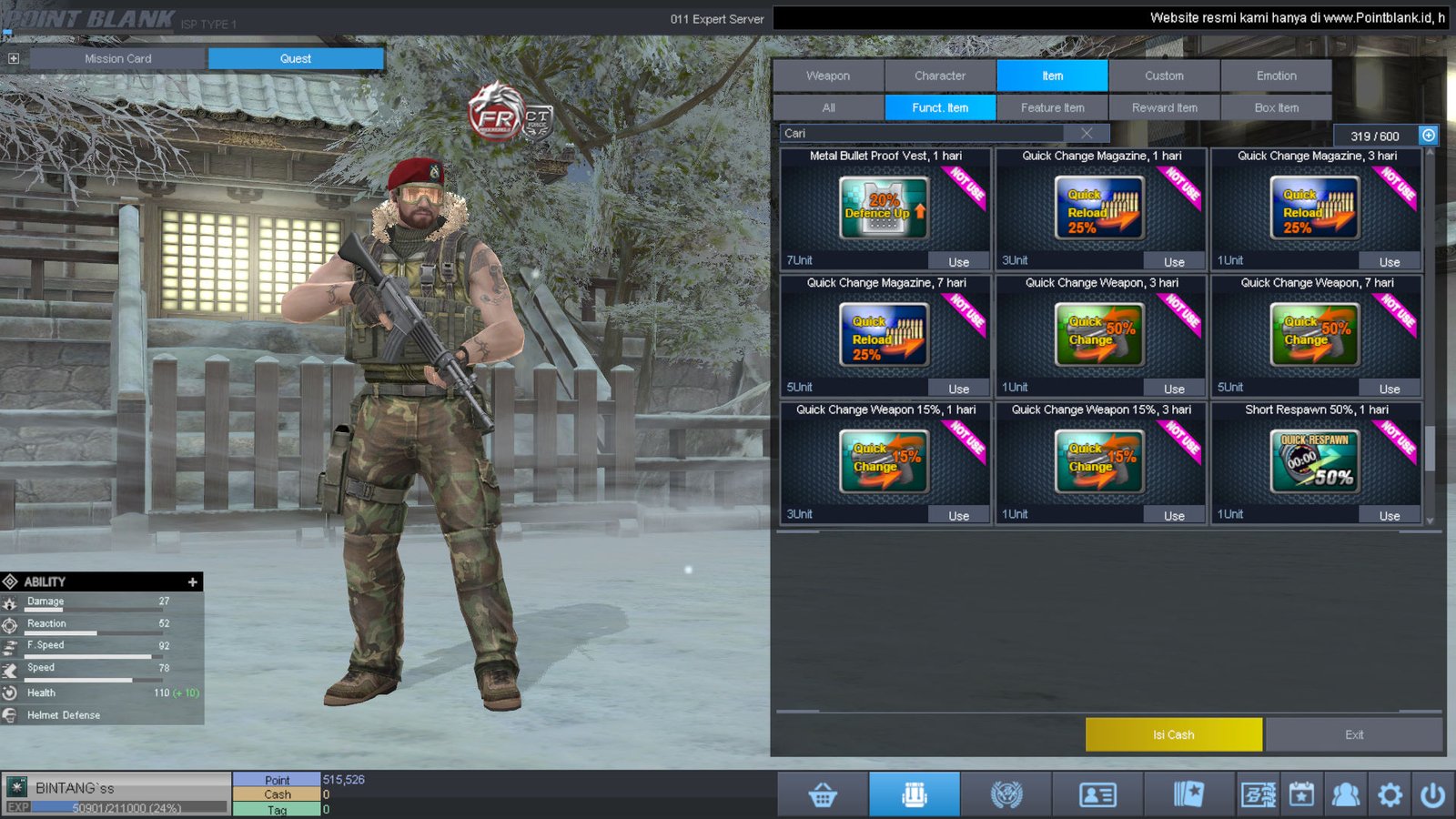
Task: Open the Mission Card tab
Action: pyautogui.click(x=118, y=58)
